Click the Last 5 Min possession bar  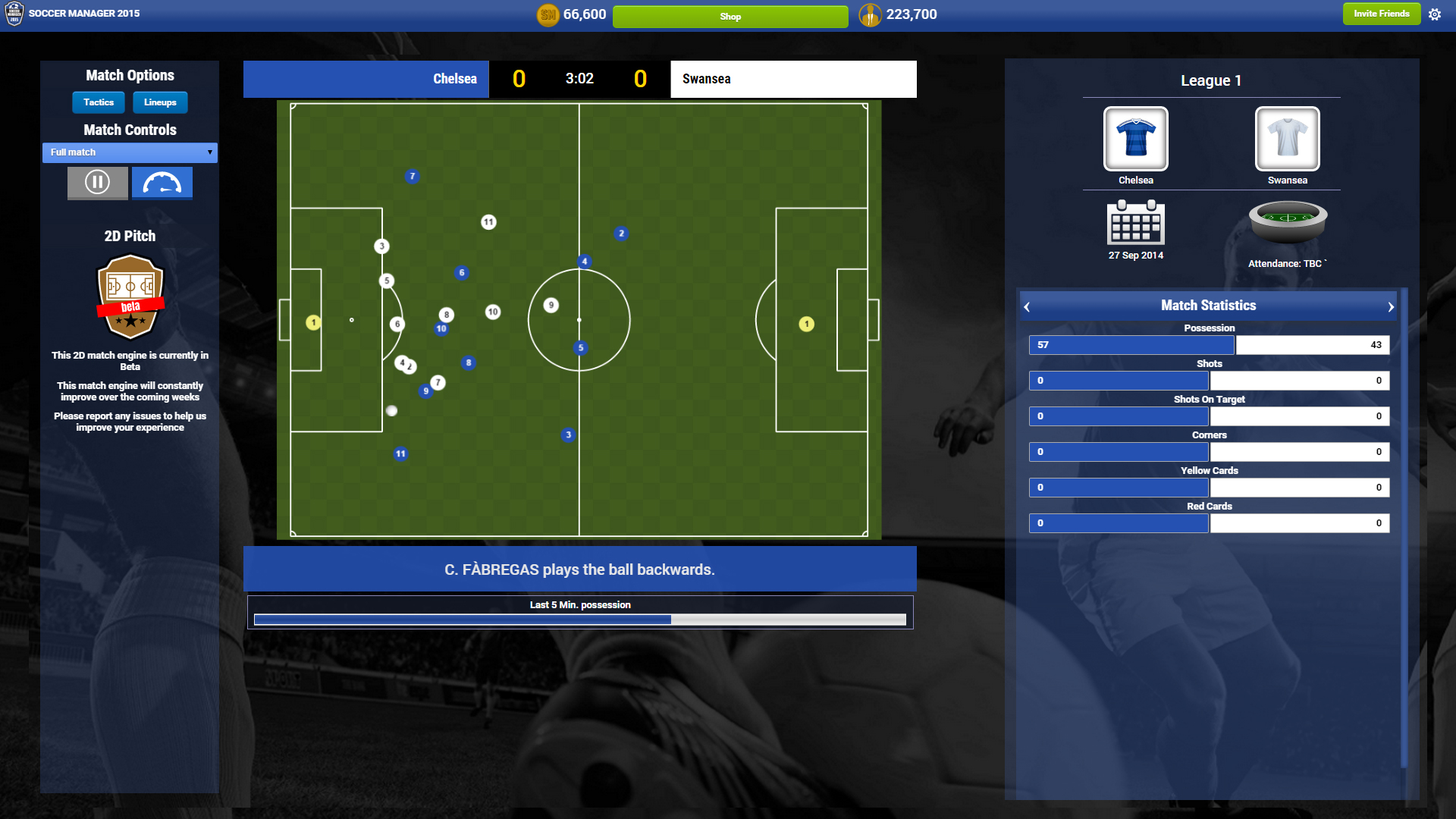click(x=579, y=619)
